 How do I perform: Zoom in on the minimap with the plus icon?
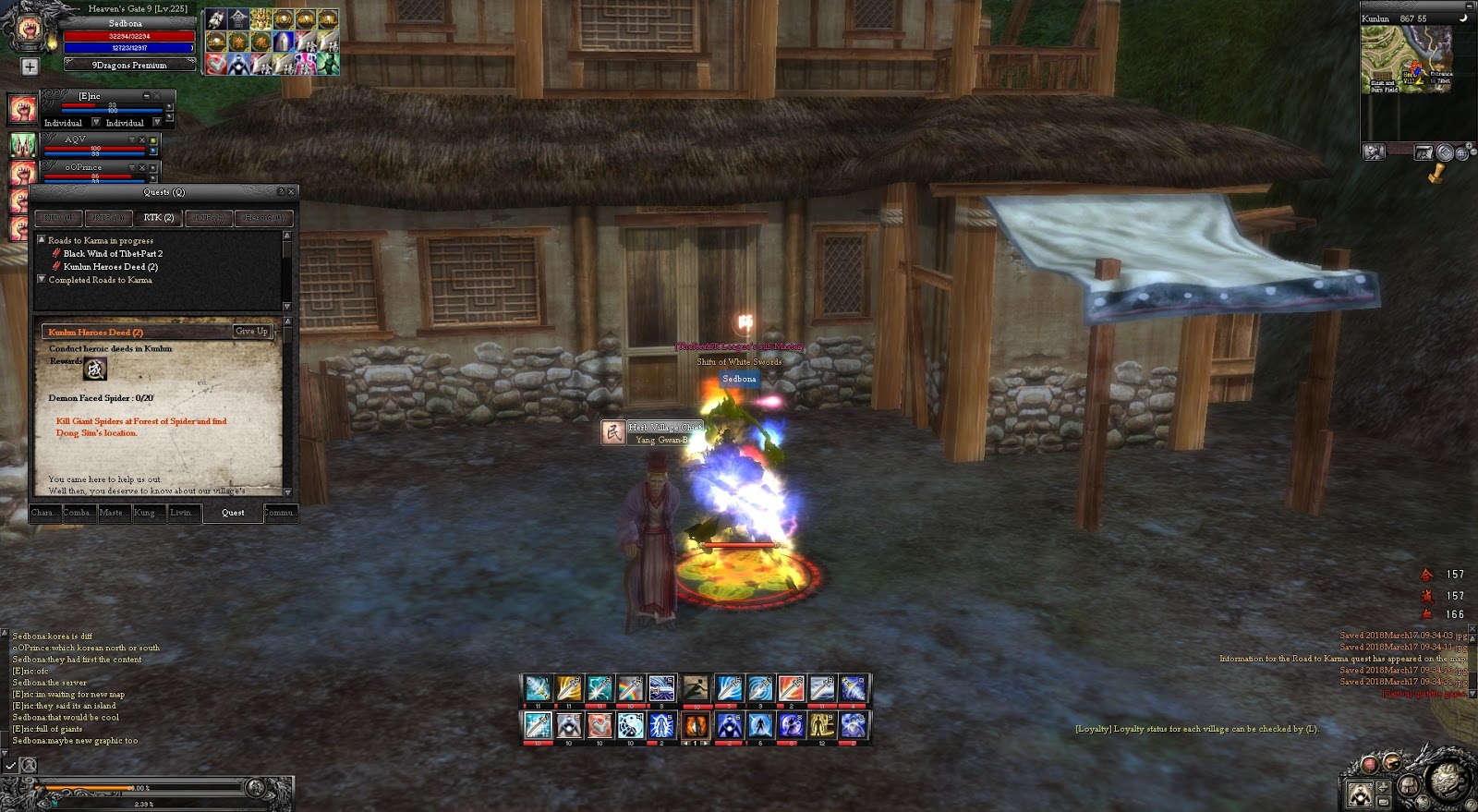pos(1468,145)
